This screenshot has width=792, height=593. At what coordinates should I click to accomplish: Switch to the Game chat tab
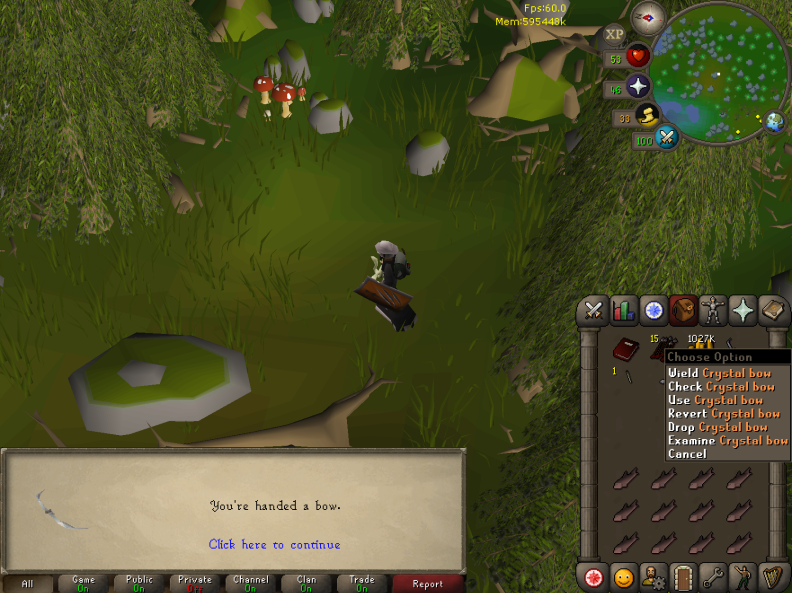(x=84, y=583)
